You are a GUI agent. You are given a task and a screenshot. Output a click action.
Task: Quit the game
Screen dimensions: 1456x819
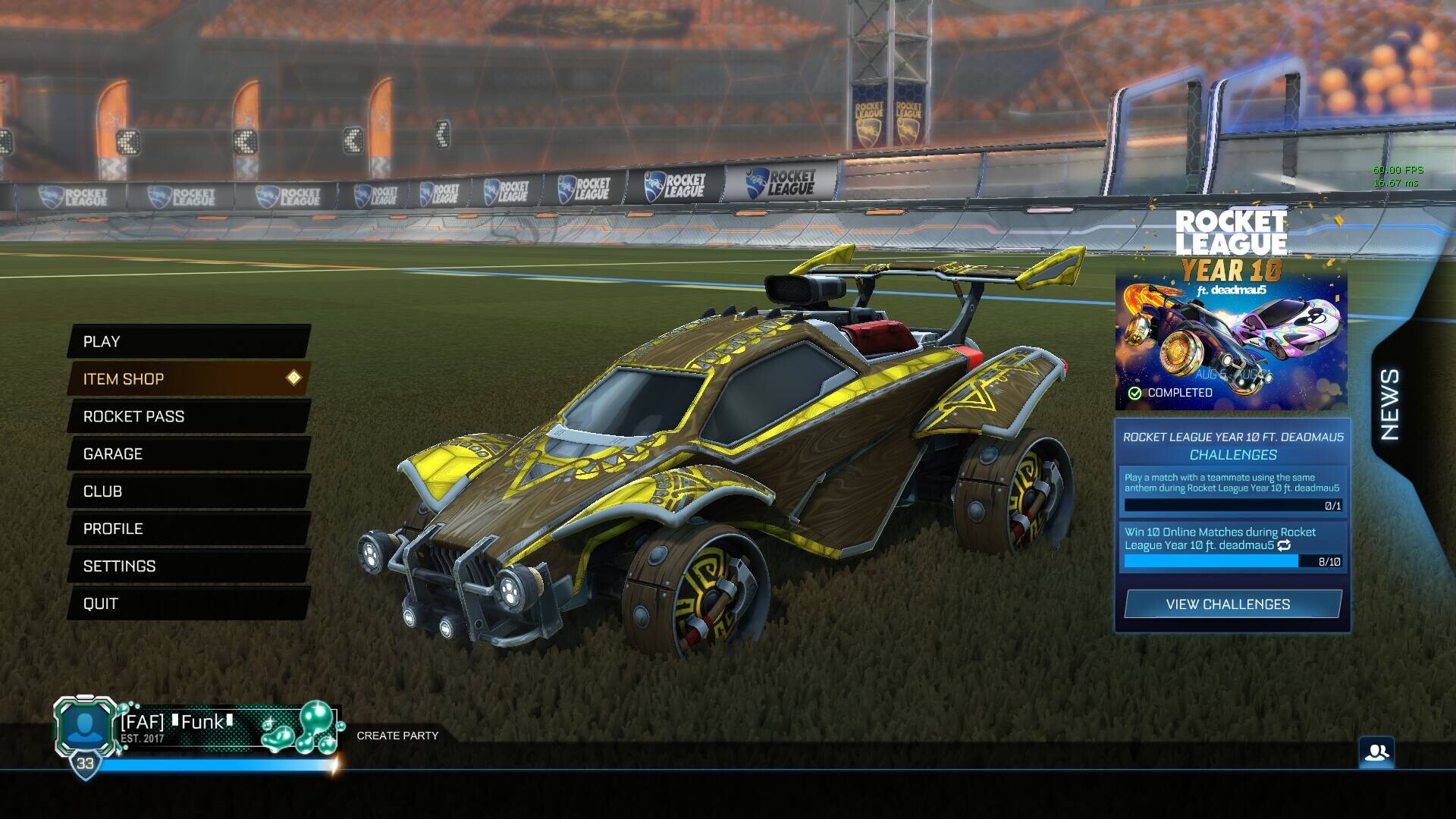[x=188, y=604]
